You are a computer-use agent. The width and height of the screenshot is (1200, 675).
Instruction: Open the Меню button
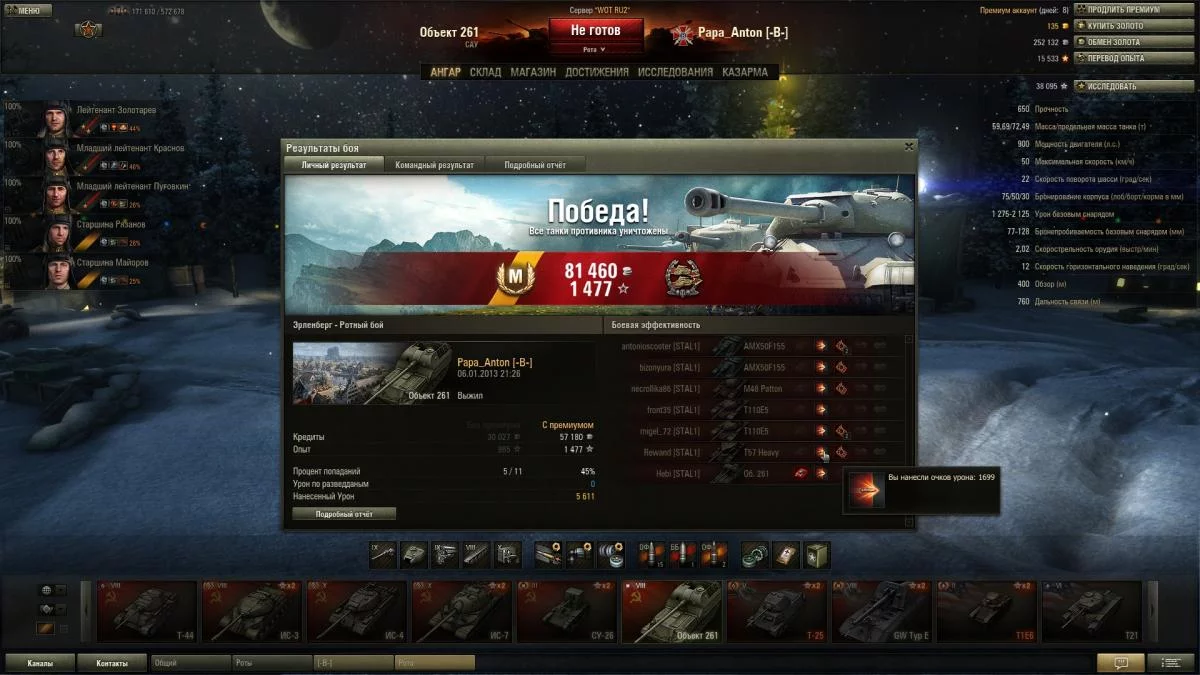pyautogui.click(x=28, y=11)
